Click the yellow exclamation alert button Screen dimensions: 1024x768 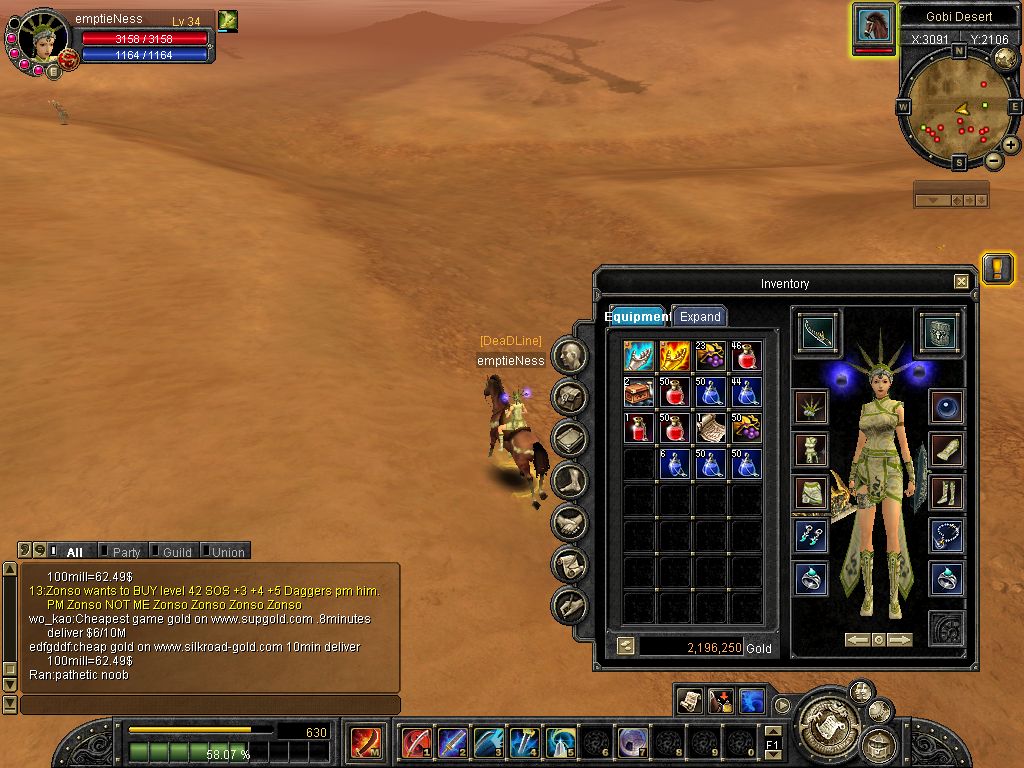(x=997, y=268)
